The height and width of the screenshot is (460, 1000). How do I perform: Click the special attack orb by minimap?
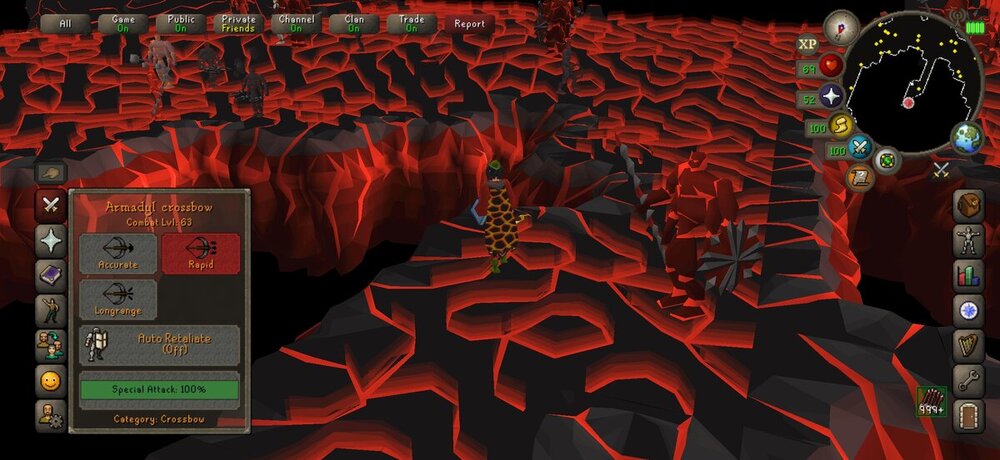pyautogui.click(x=859, y=150)
